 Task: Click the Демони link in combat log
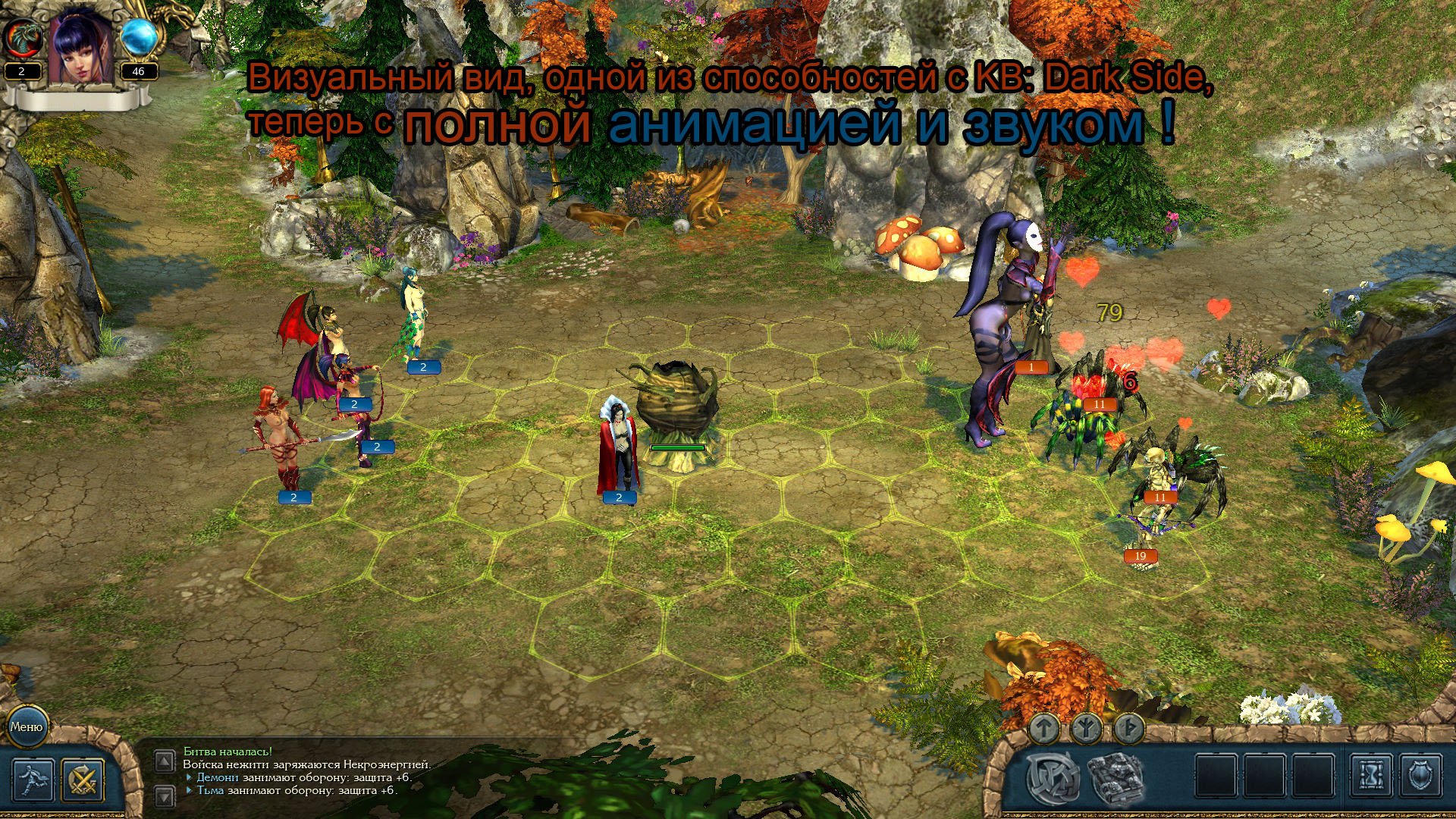218,777
